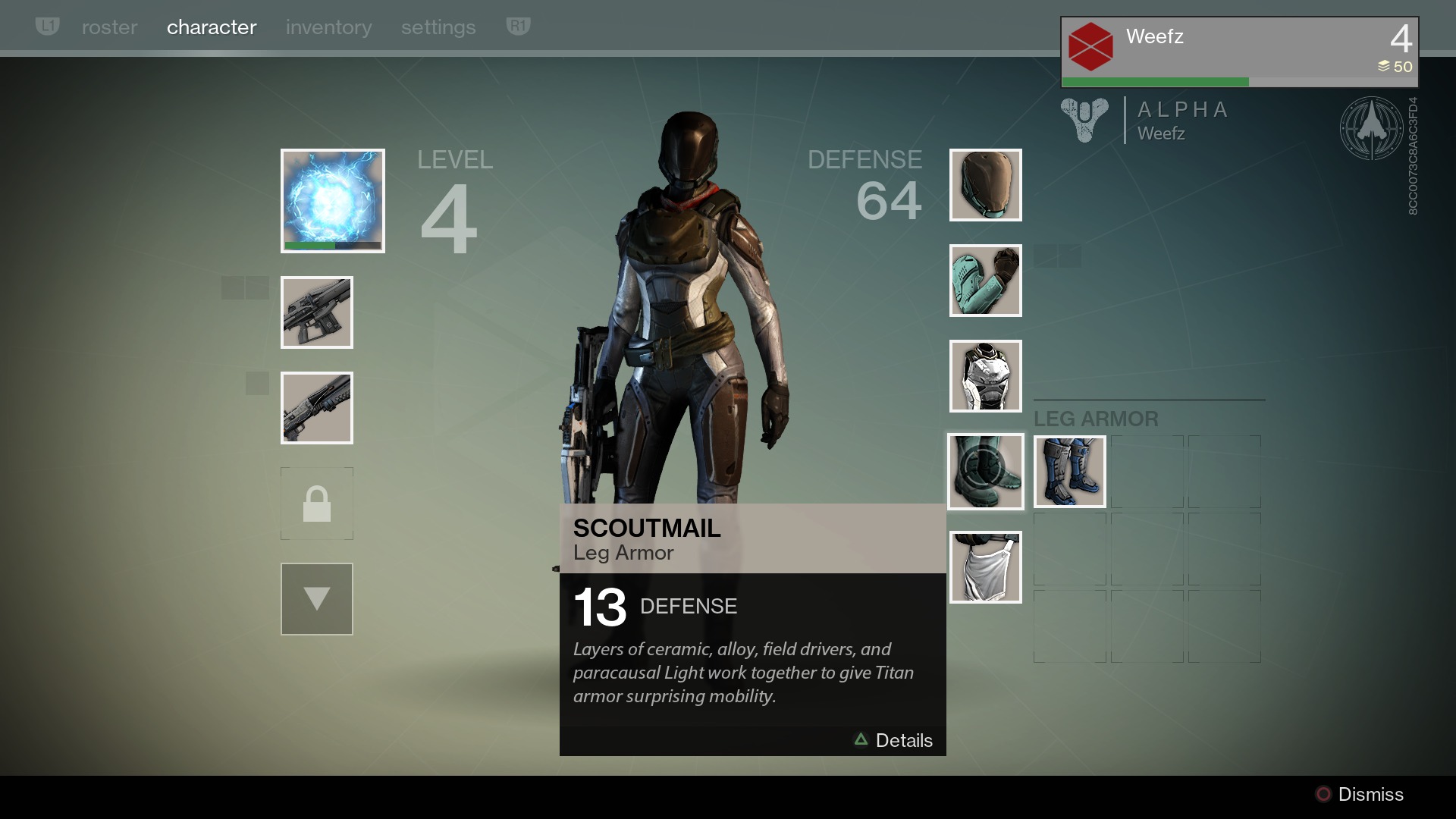Screen dimensions: 1456x819
Task: Select the equipped Scoutmail leg armor slot
Action: tap(985, 472)
